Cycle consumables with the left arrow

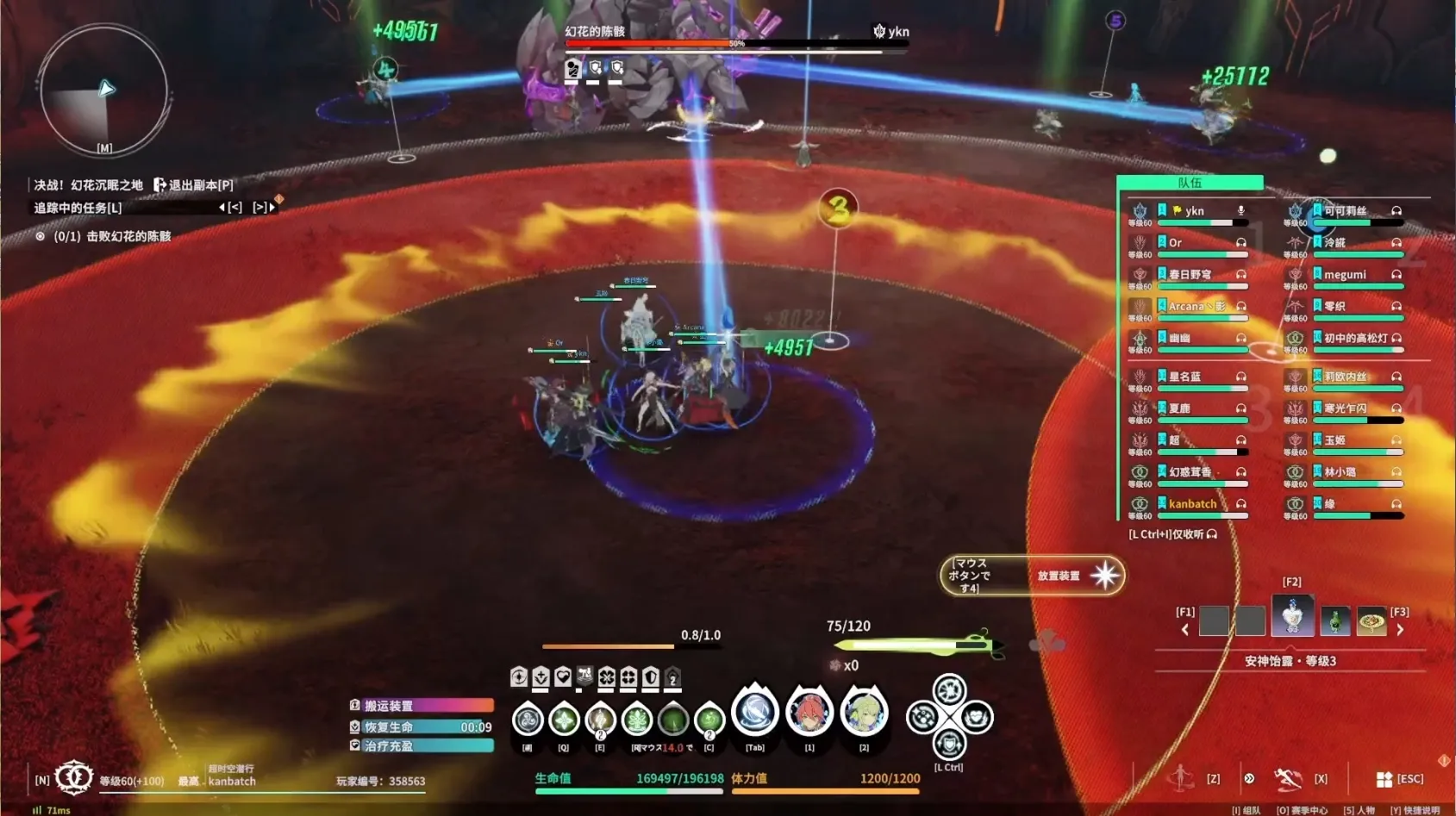click(x=1185, y=630)
